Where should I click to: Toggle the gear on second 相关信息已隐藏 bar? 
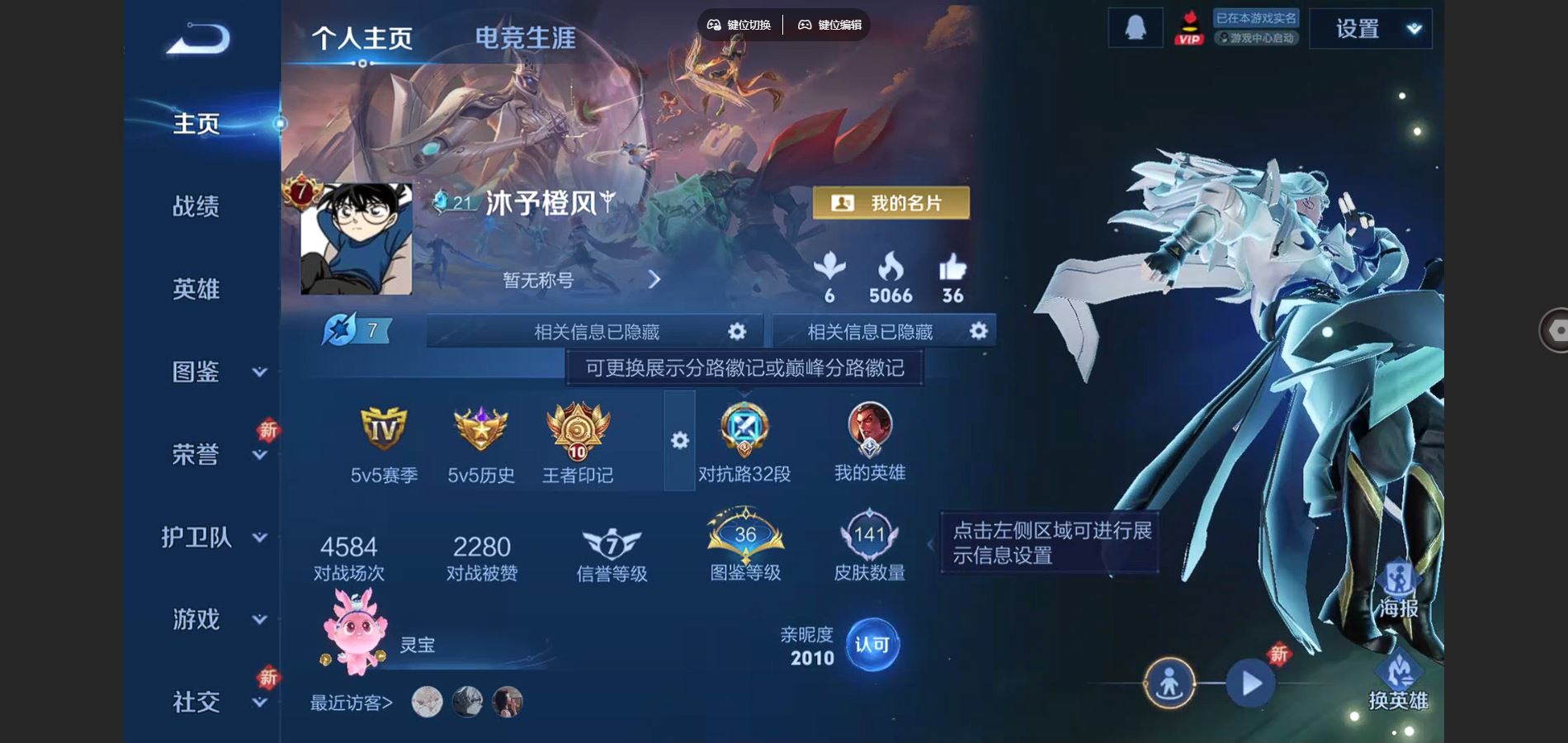tap(978, 330)
